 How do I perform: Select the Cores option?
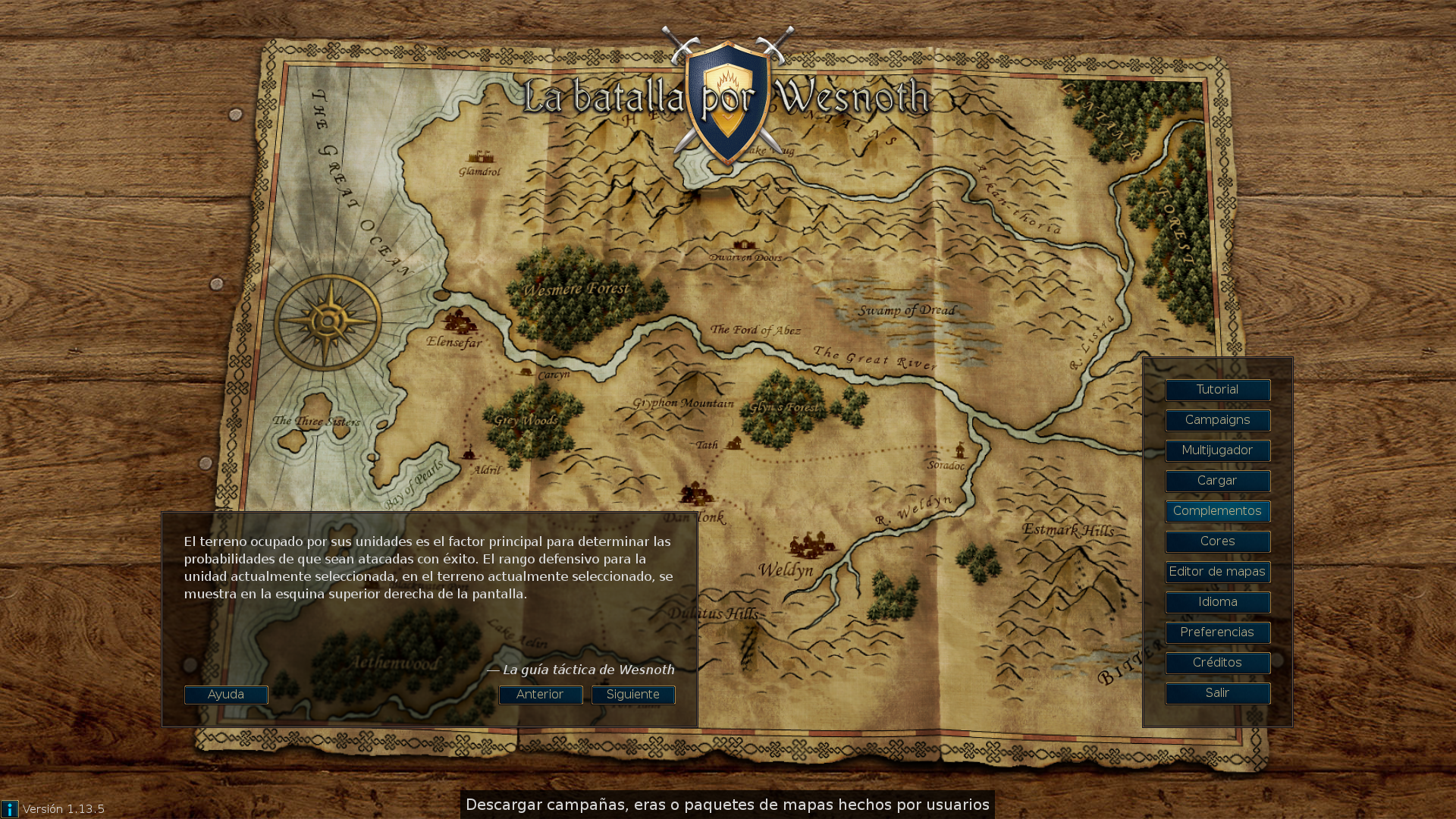1217,541
